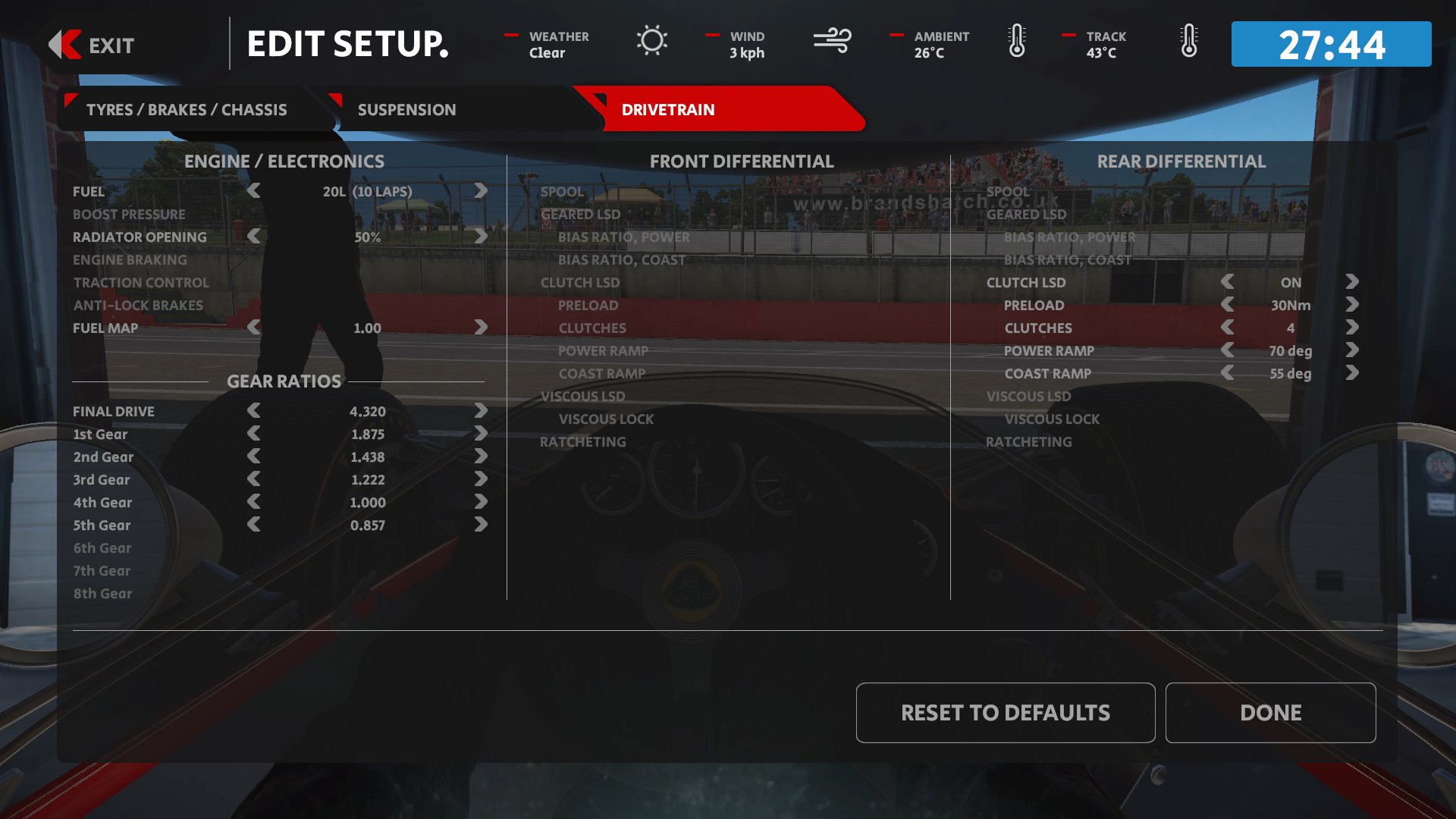This screenshot has width=1456, height=819.
Task: Toggle rear Clutch LSD with right arrow
Action: [1352, 282]
